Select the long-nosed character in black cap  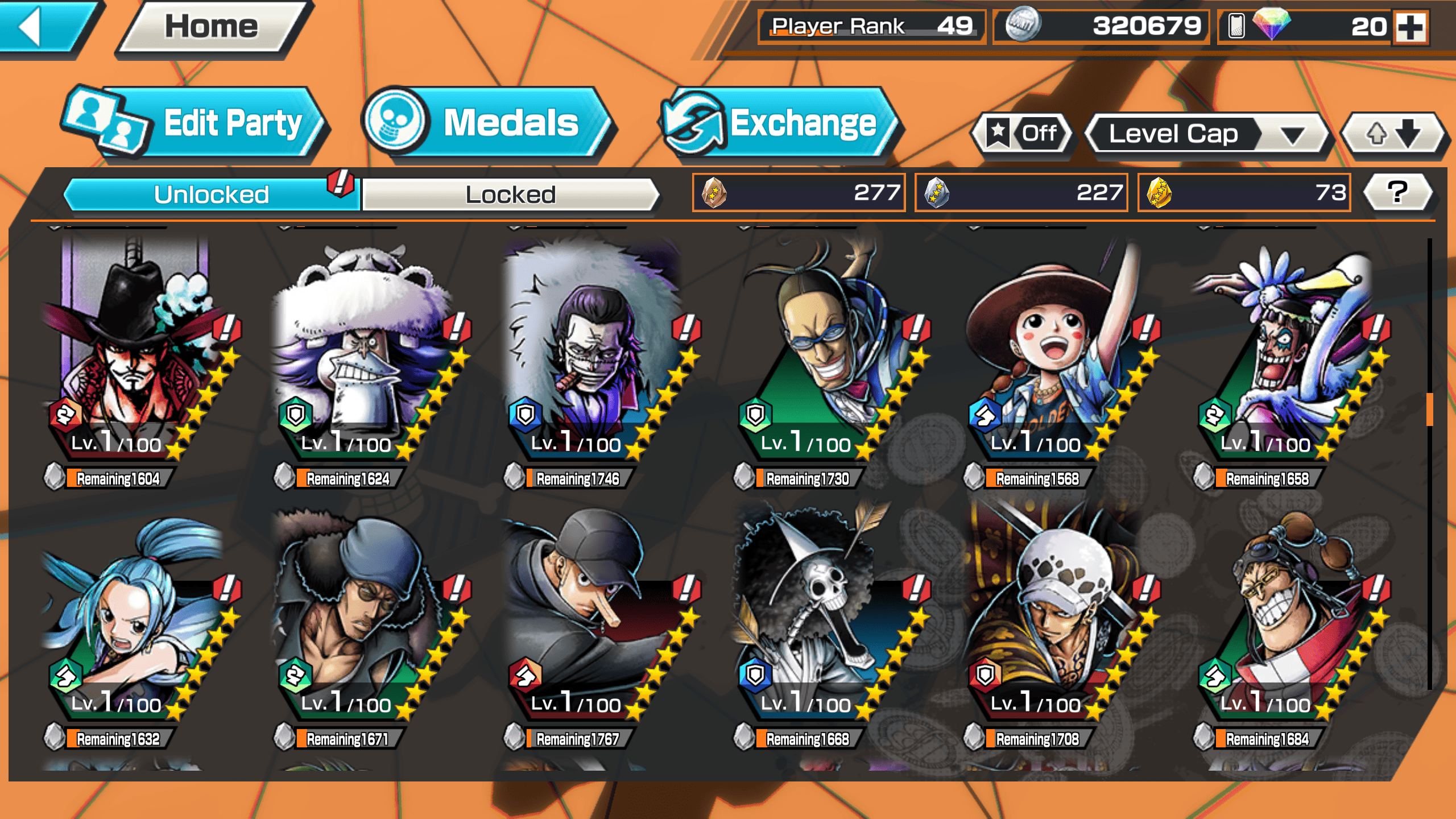(591, 614)
